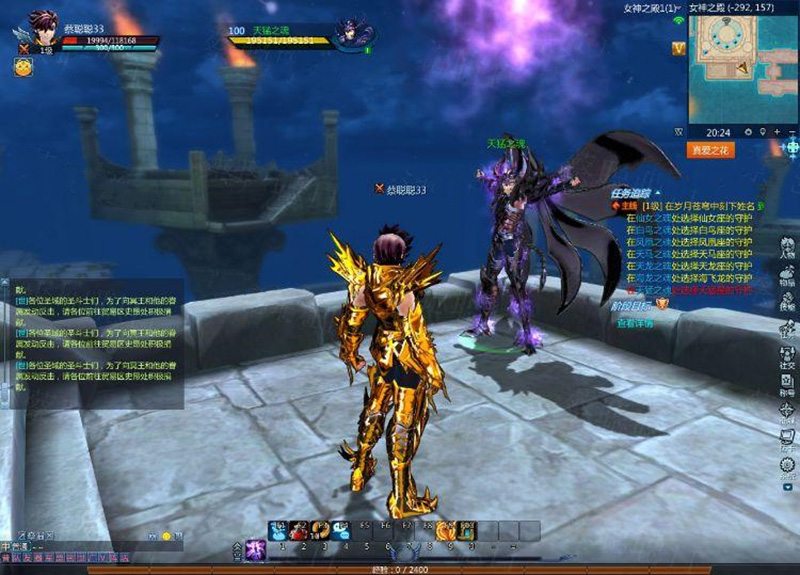800x575 pixels.
Task: Click the orange smiley buff icon
Action: click(22, 67)
